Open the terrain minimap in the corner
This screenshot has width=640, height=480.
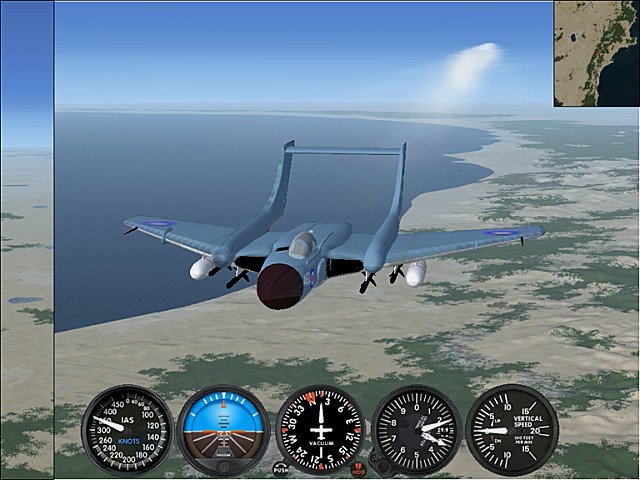pyautogui.click(x=596, y=53)
